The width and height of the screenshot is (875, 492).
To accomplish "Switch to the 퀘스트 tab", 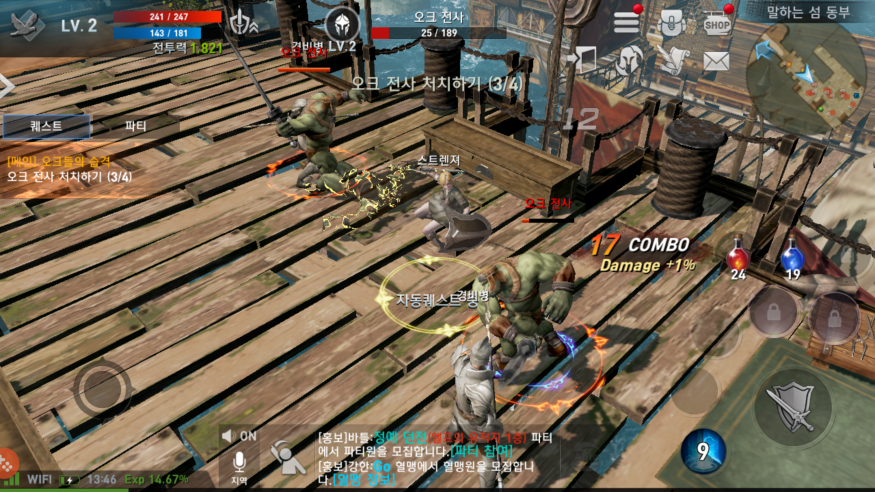I will 46,126.
